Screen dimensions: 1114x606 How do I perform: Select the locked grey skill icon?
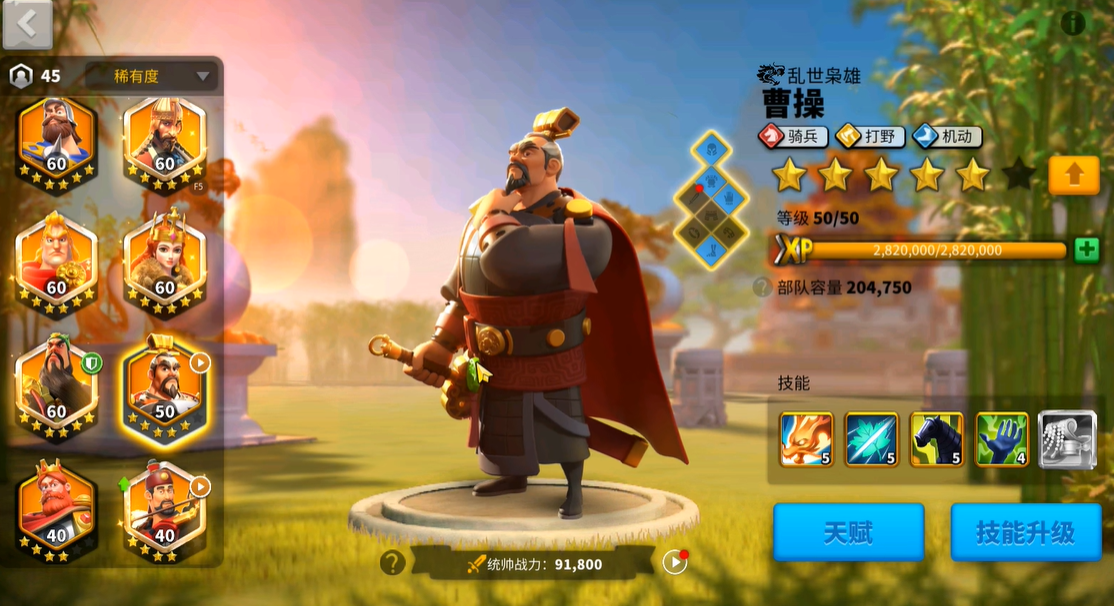1067,440
